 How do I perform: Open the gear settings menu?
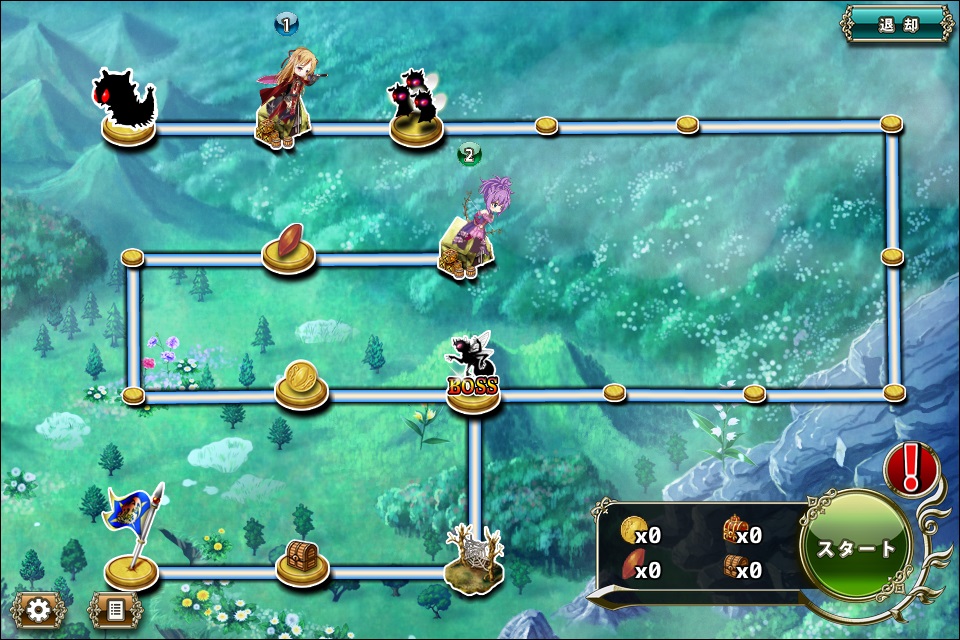pyautogui.click(x=38, y=608)
